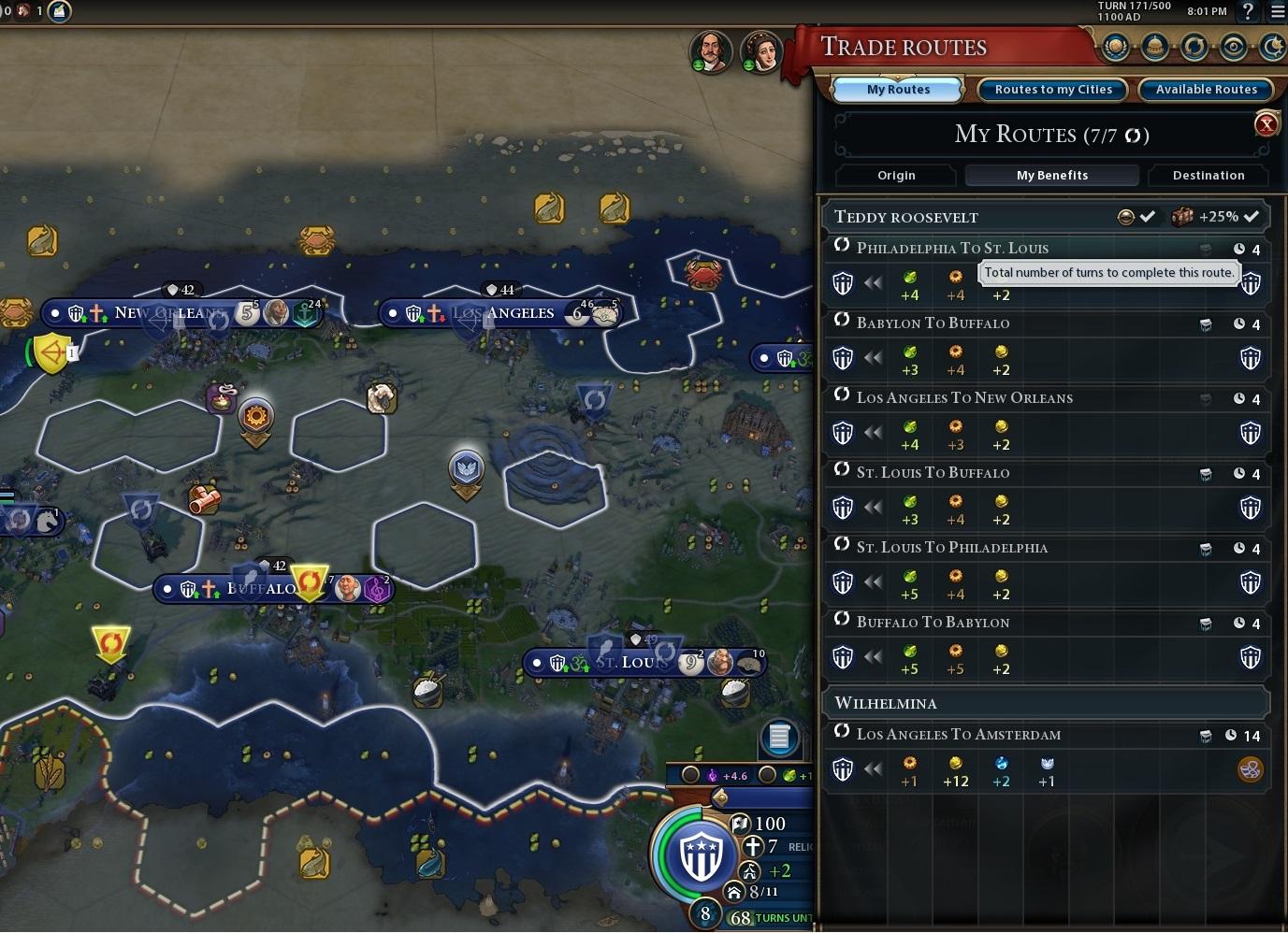1288x933 pixels.
Task: Open the crescent moon religion icon
Action: (1271, 47)
